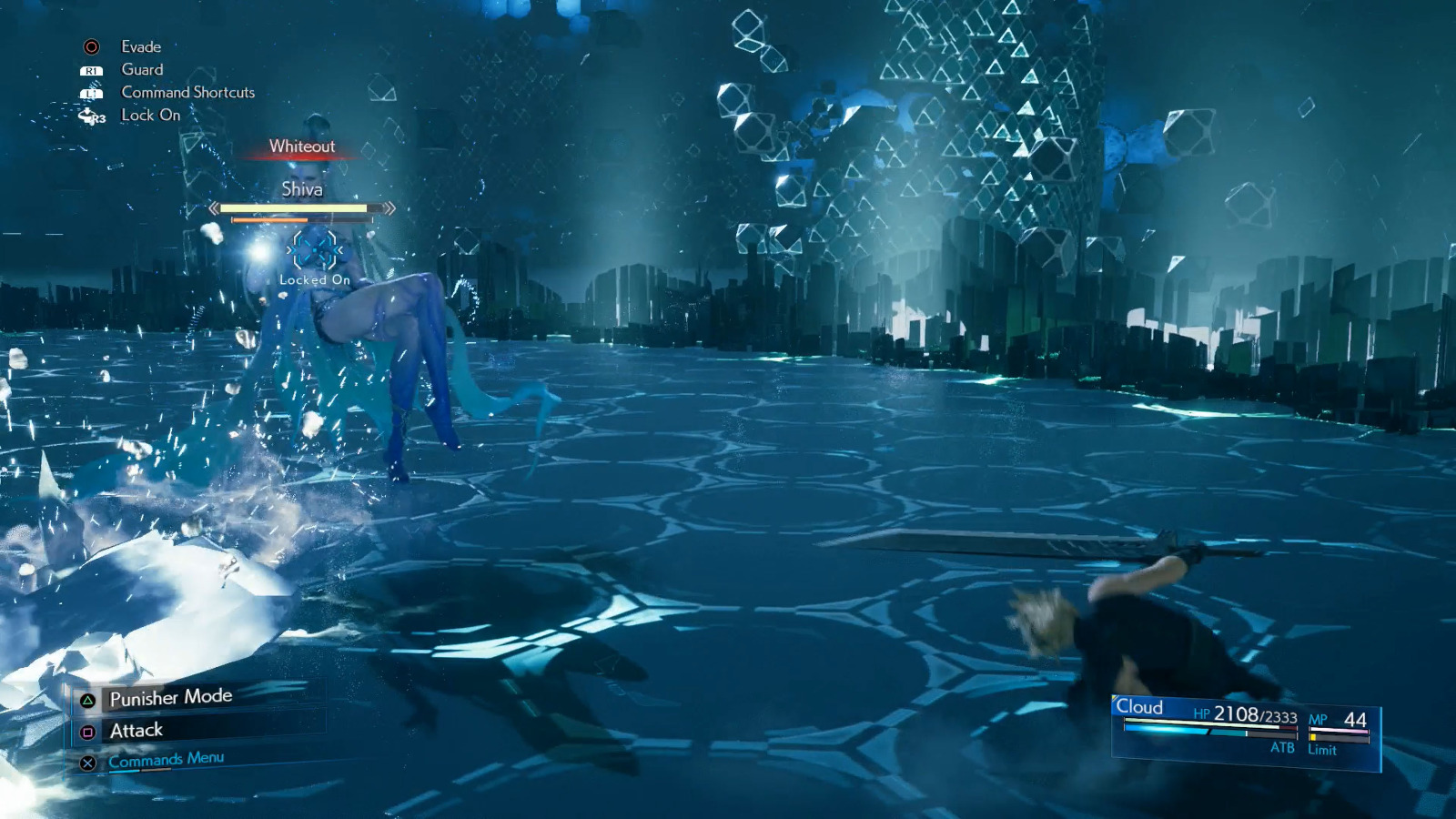Click the L1 Command Shortcuts icon

[x=91, y=92]
